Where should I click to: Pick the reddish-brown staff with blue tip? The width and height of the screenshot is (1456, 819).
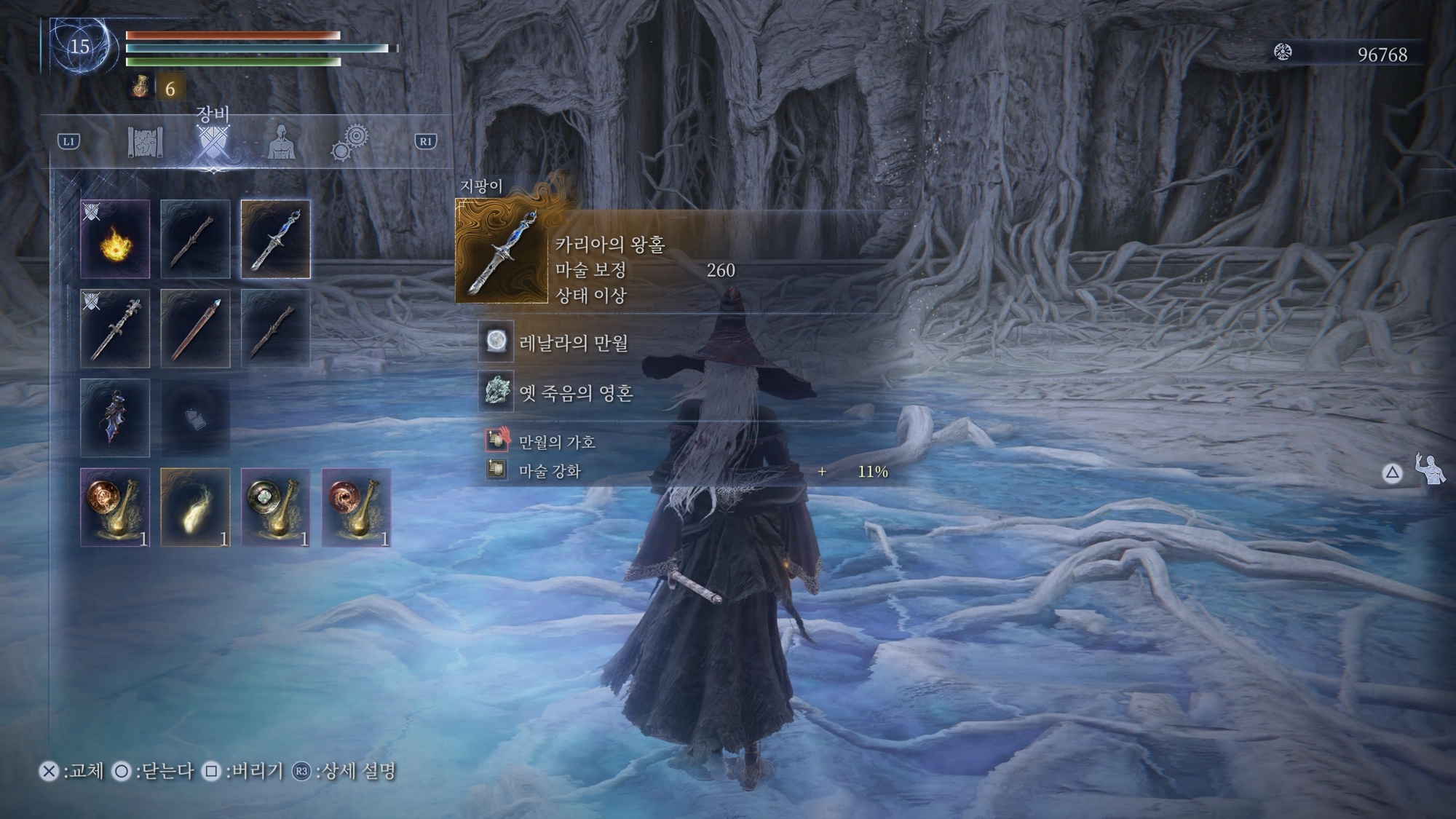point(195,328)
